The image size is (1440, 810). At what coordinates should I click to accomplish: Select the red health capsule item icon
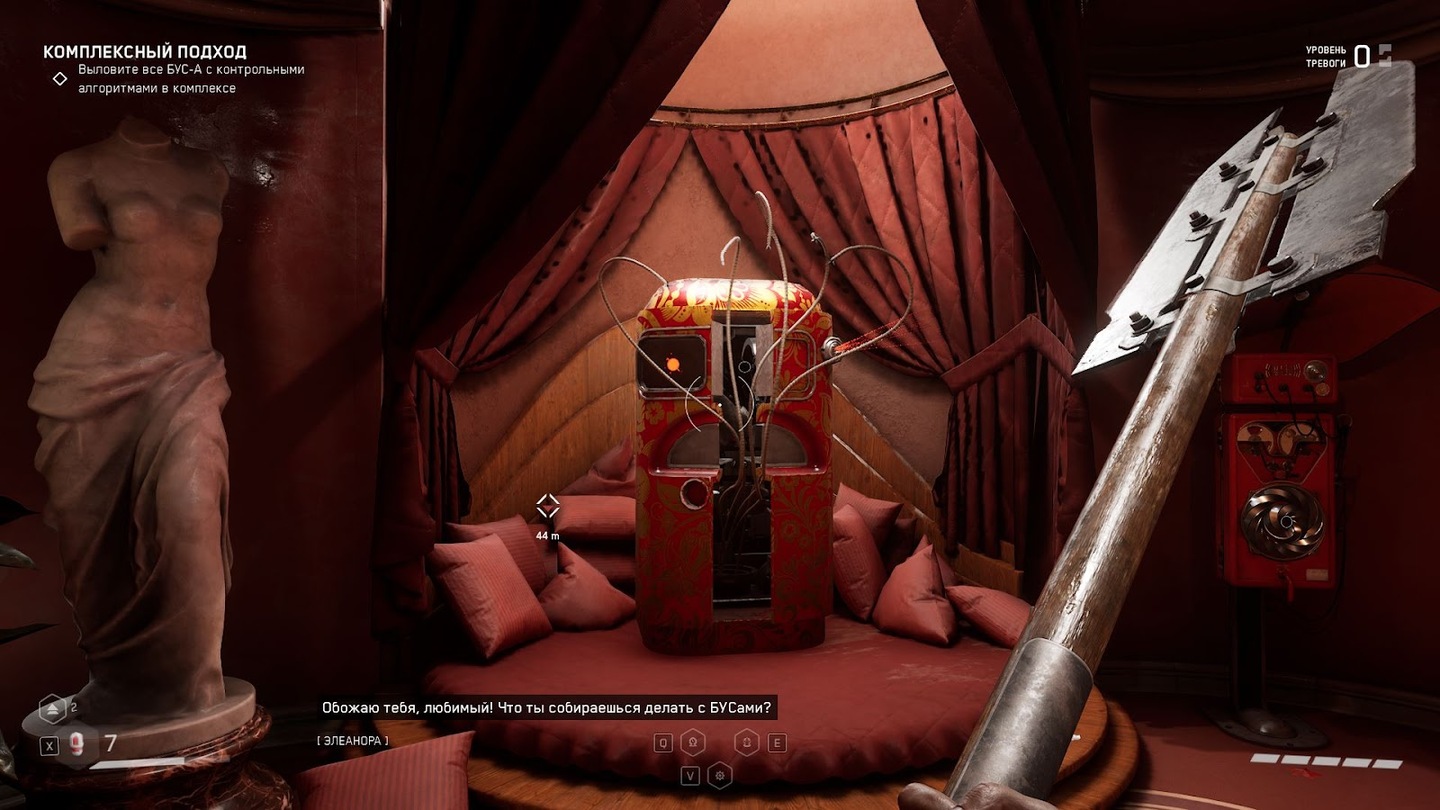click(x=76, y=744)
